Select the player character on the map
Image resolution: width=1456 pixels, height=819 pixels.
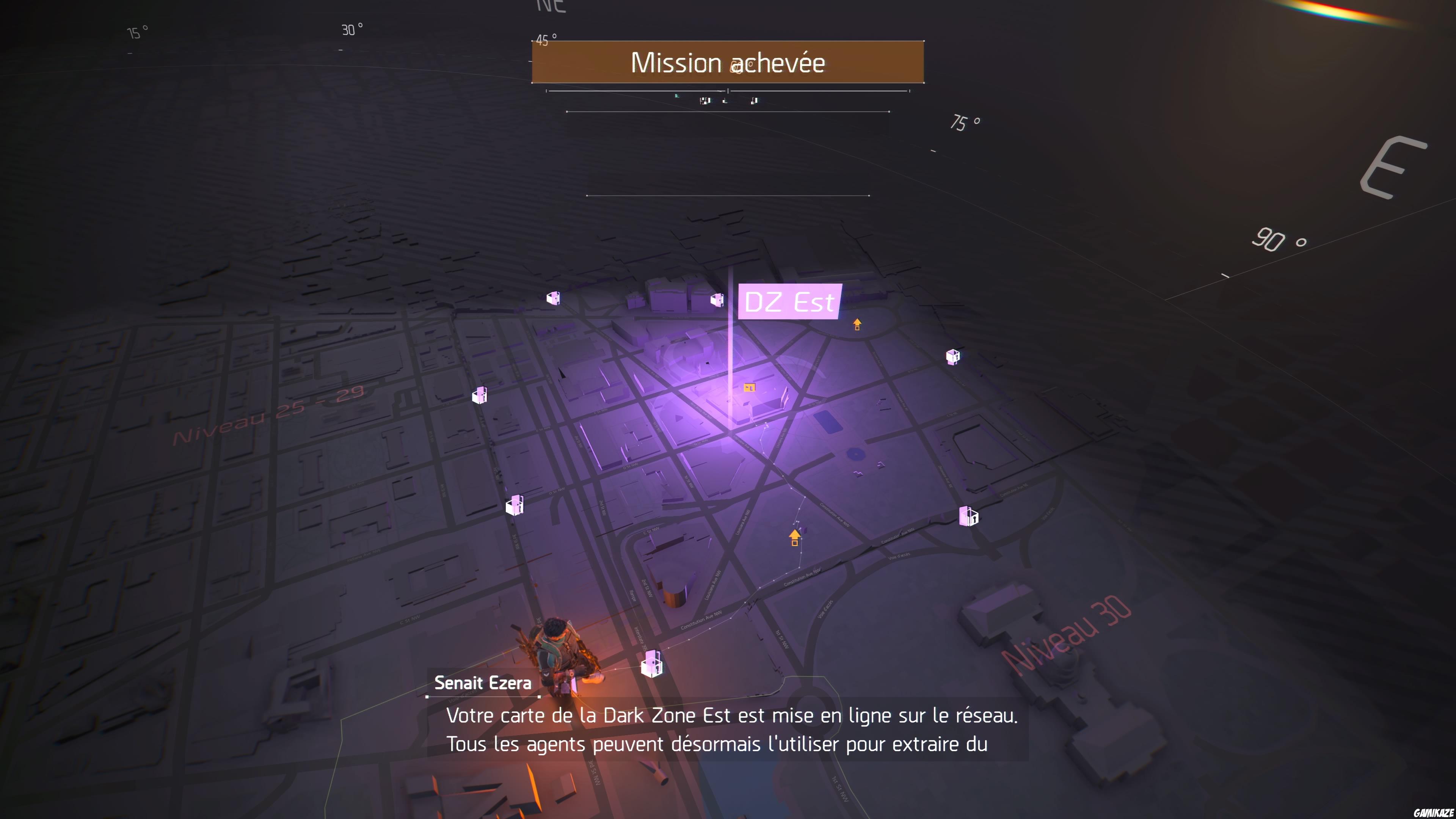pyautogui.click(x=560, y=650)
